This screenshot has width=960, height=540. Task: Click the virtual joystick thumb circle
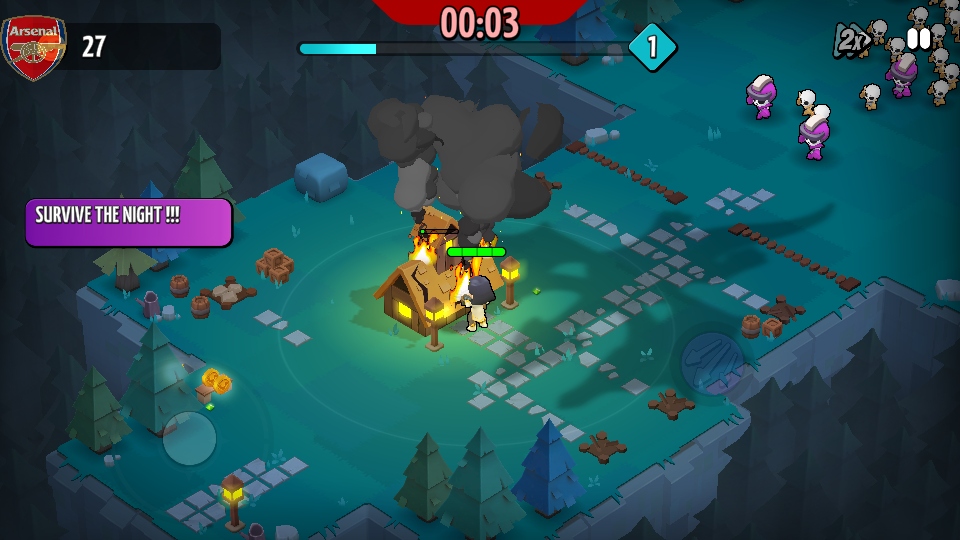pos(189,438)
